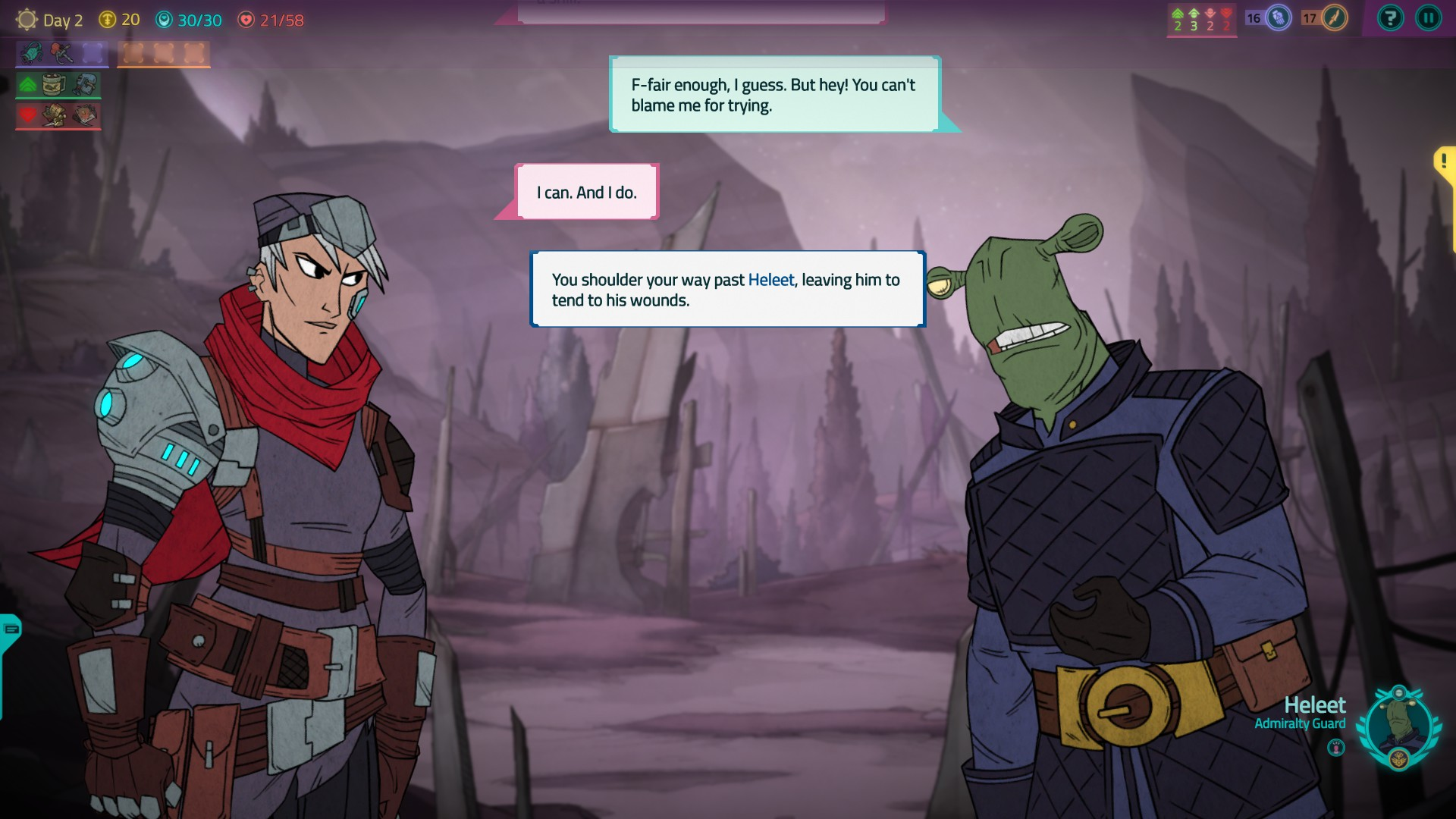Image resolution: width=1456 pixels, height=819 pixels.
Task: Expand the chat panel on the left edge
Action: [x=10, y=629]
